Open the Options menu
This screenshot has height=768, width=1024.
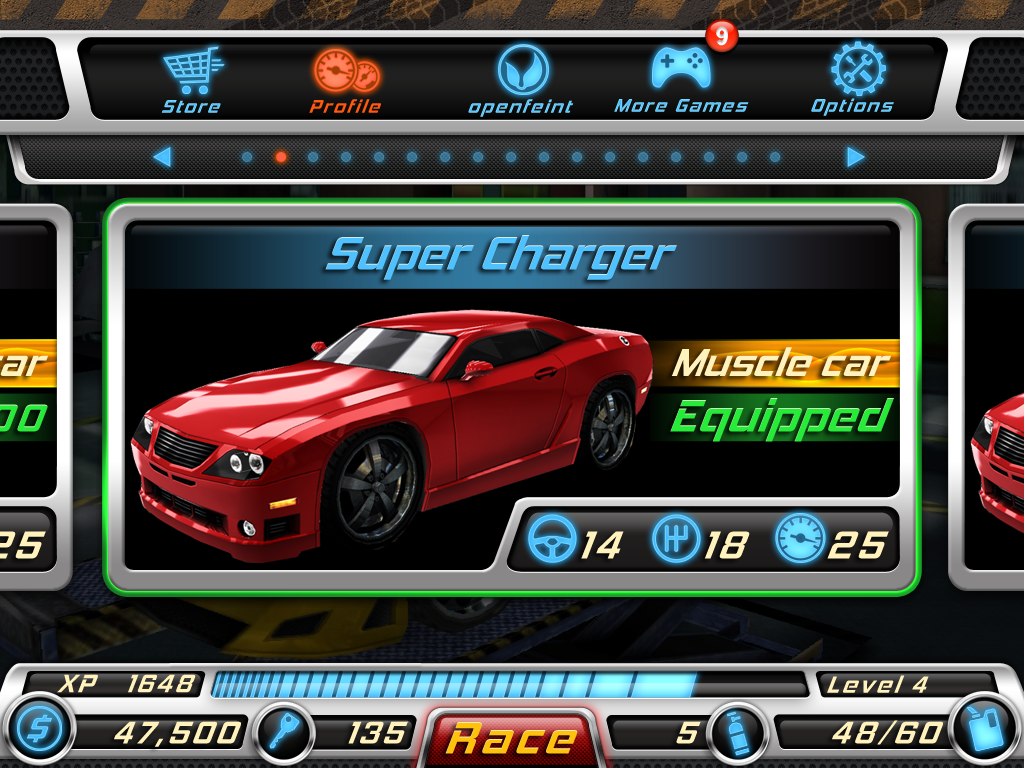[852, 80]
